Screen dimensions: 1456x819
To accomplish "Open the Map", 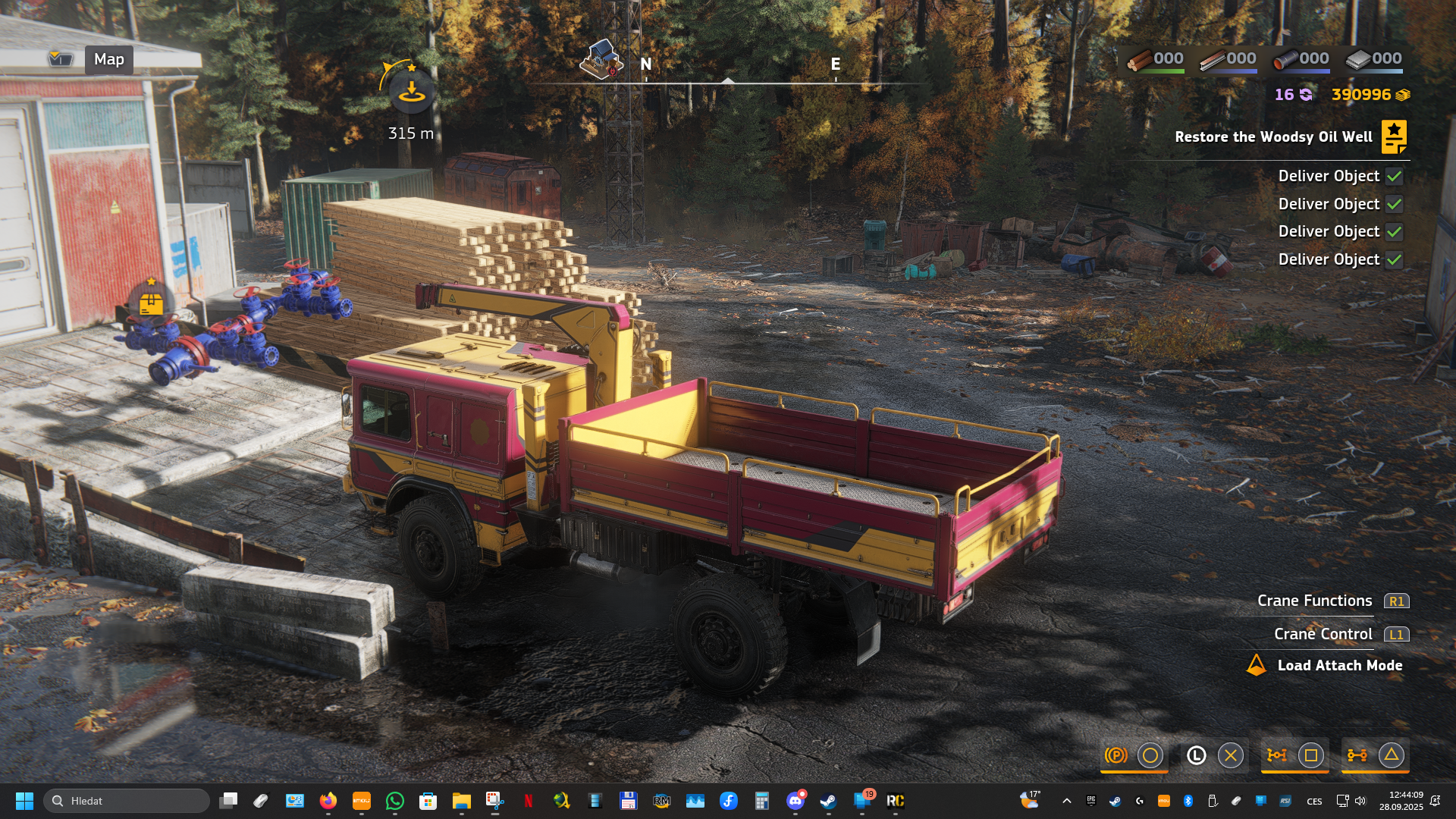I will click(x=108, y=59).
